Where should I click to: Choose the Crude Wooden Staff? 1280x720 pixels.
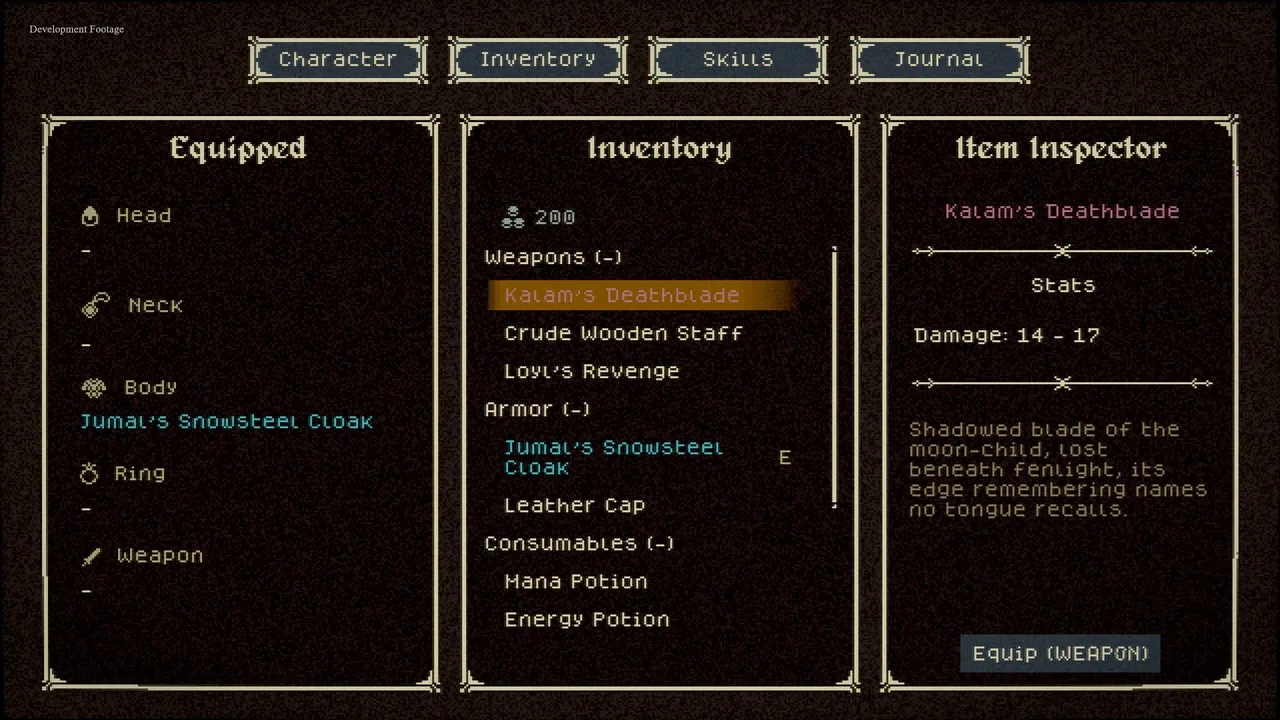(623, 334)
